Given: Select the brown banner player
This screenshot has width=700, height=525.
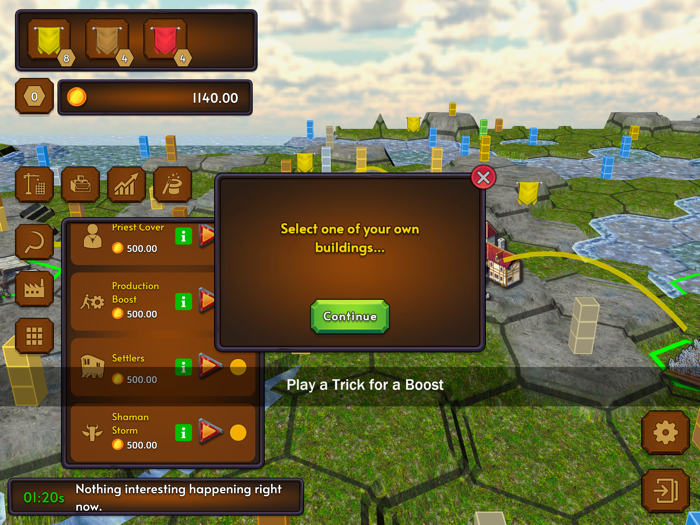Looking at the screenshot, I should pos(107,39).
